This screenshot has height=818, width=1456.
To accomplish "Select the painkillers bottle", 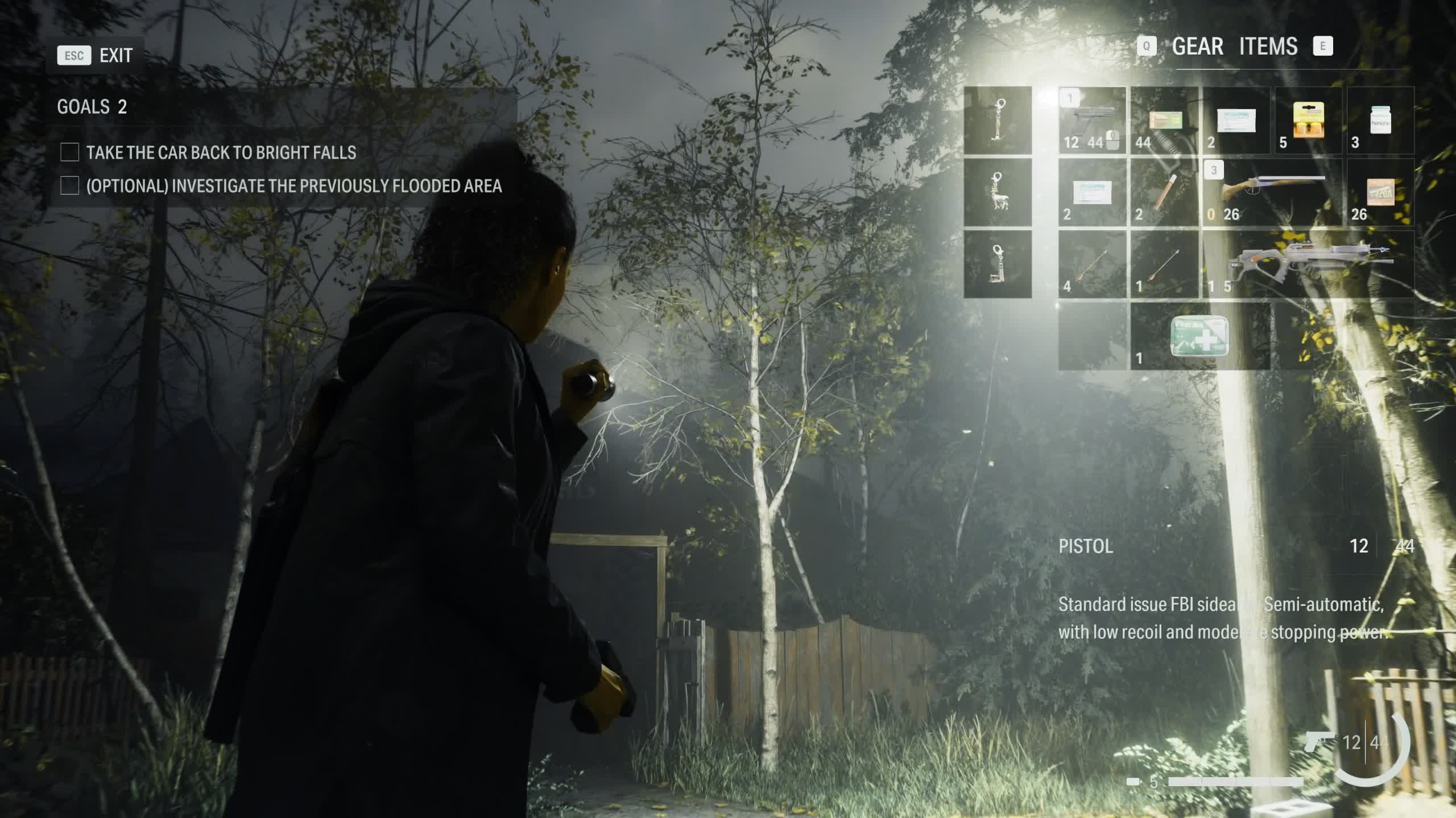I will point(1380,121).
